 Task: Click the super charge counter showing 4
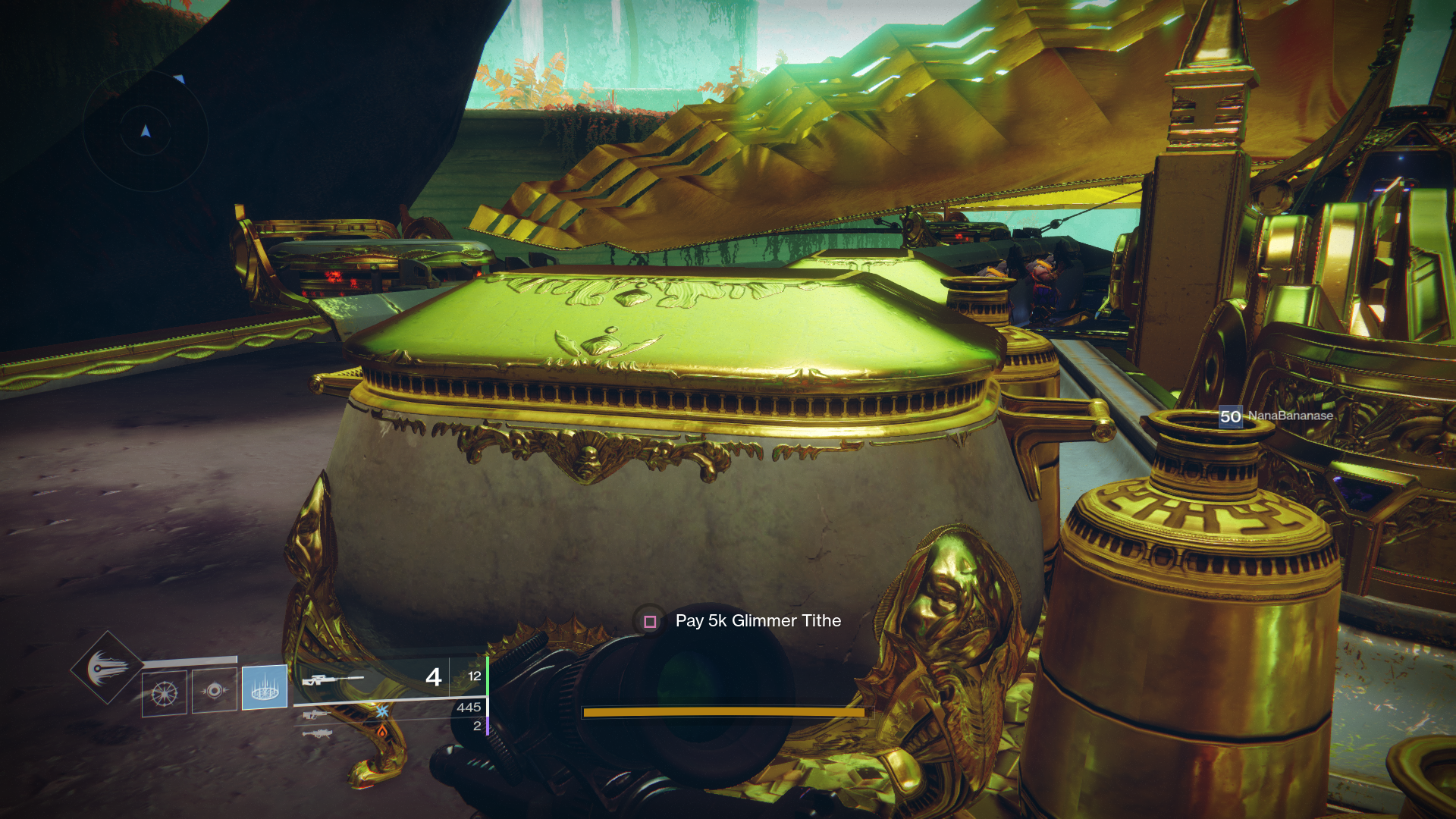434,677
